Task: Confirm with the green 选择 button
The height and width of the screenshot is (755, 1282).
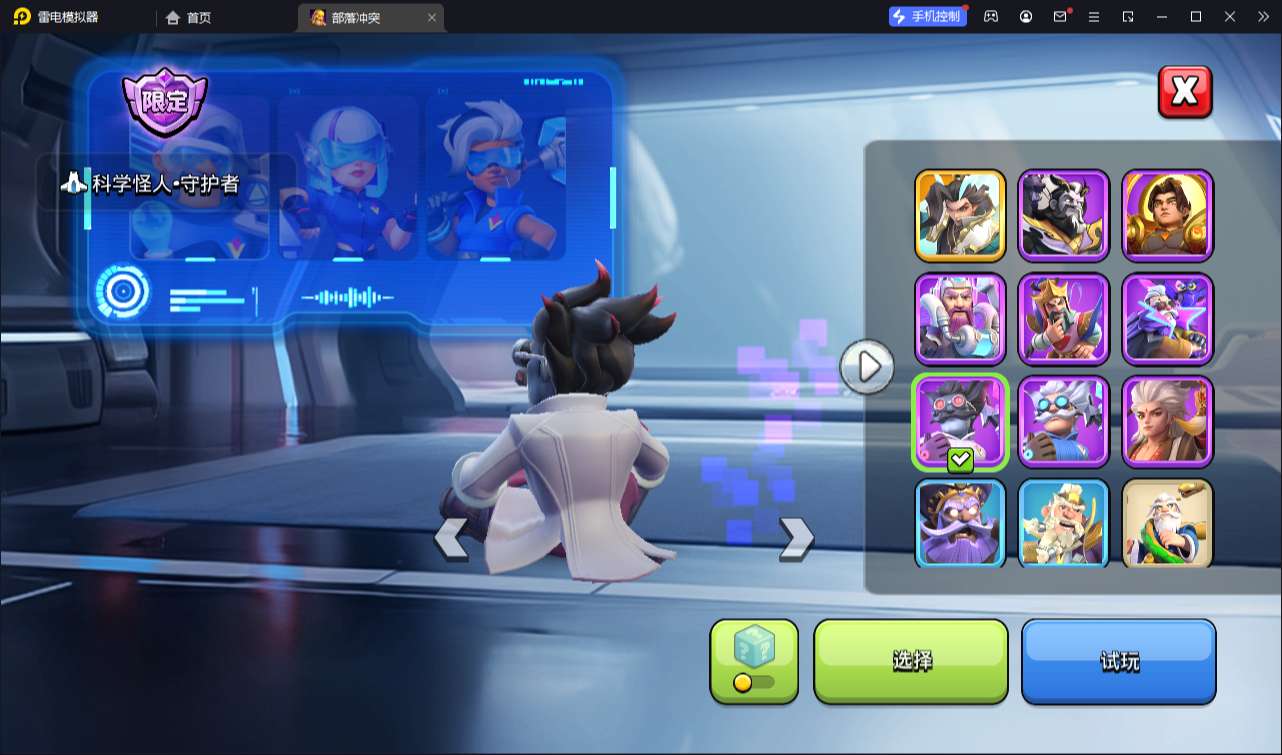Action: click(x=911, y=660)
